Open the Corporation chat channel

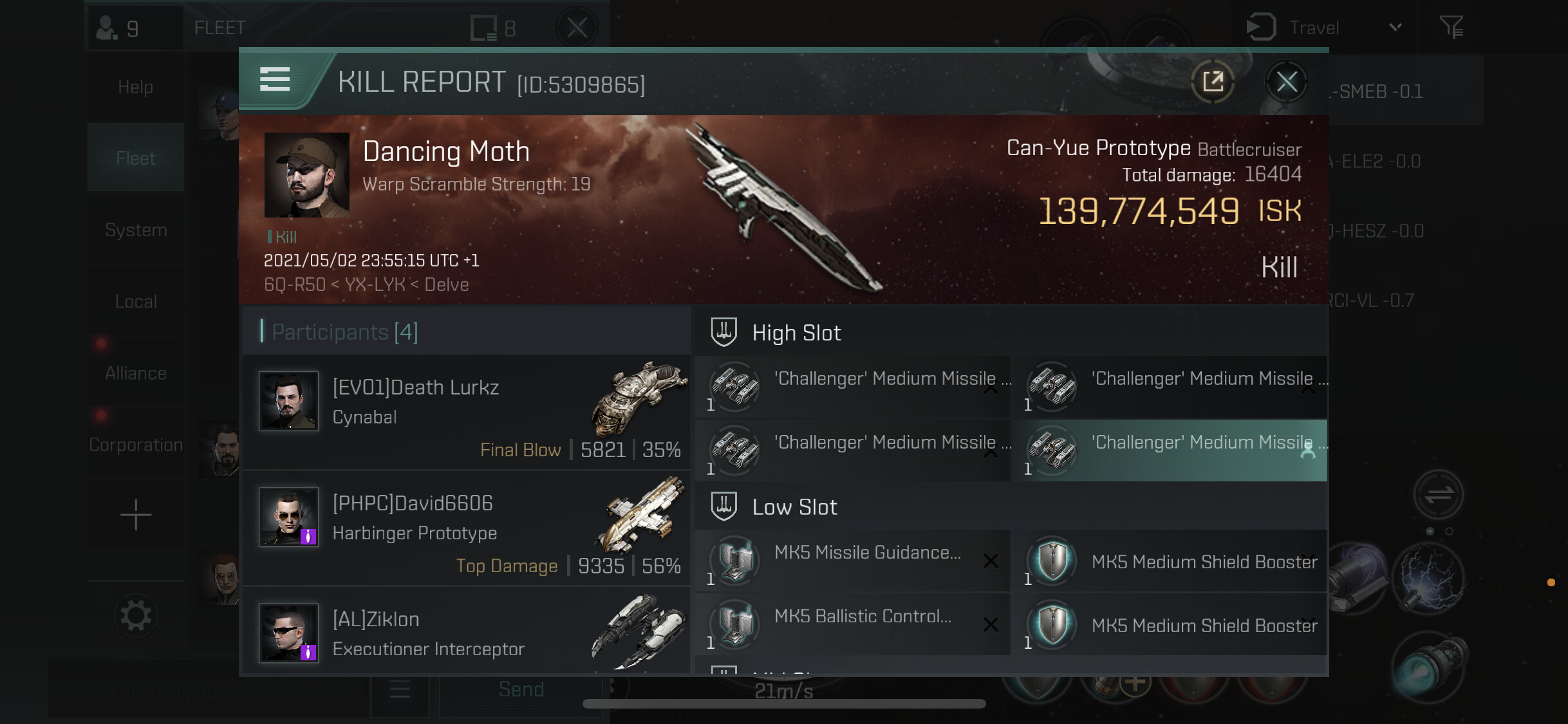136,445
